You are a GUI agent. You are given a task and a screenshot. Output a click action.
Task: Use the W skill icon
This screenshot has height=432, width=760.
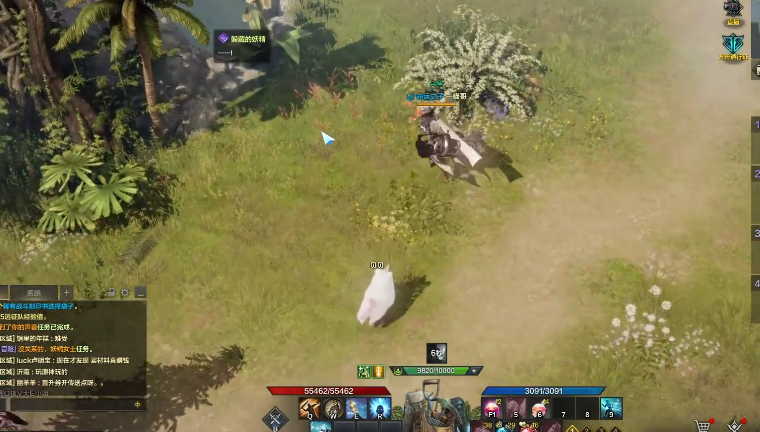tap(334, 408)
